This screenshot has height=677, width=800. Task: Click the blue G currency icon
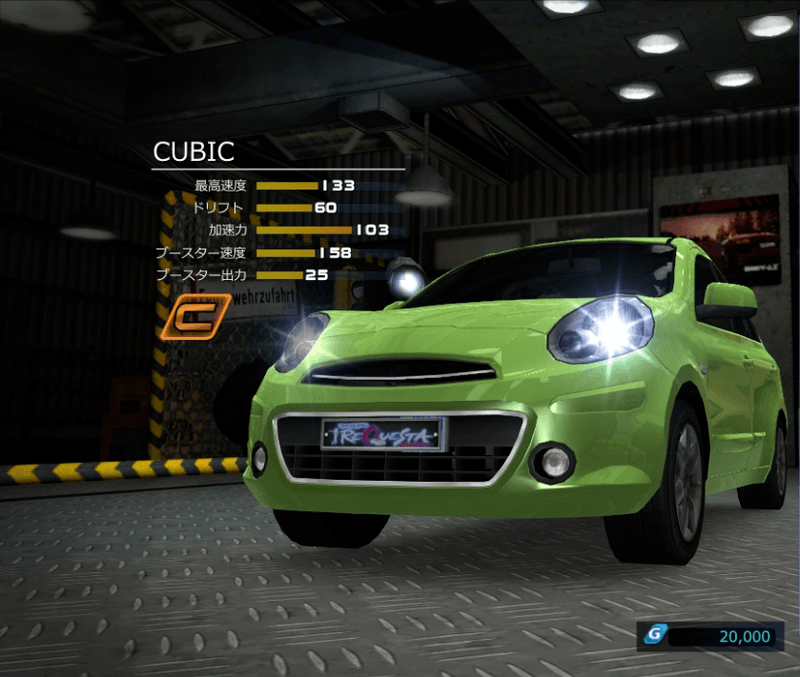(x=654, y=635)
